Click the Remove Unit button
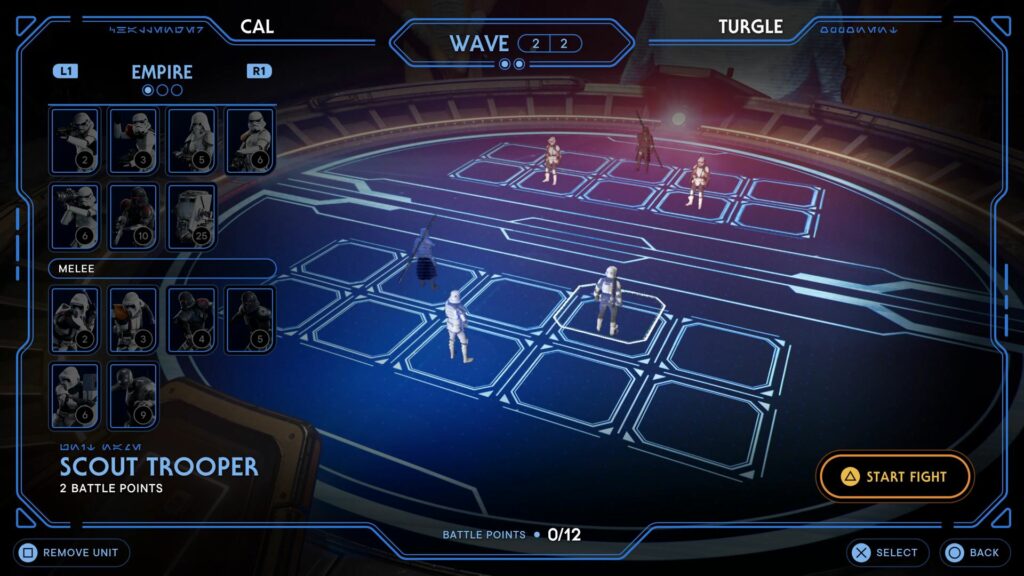1024x576 pixels. coord(72,552)
